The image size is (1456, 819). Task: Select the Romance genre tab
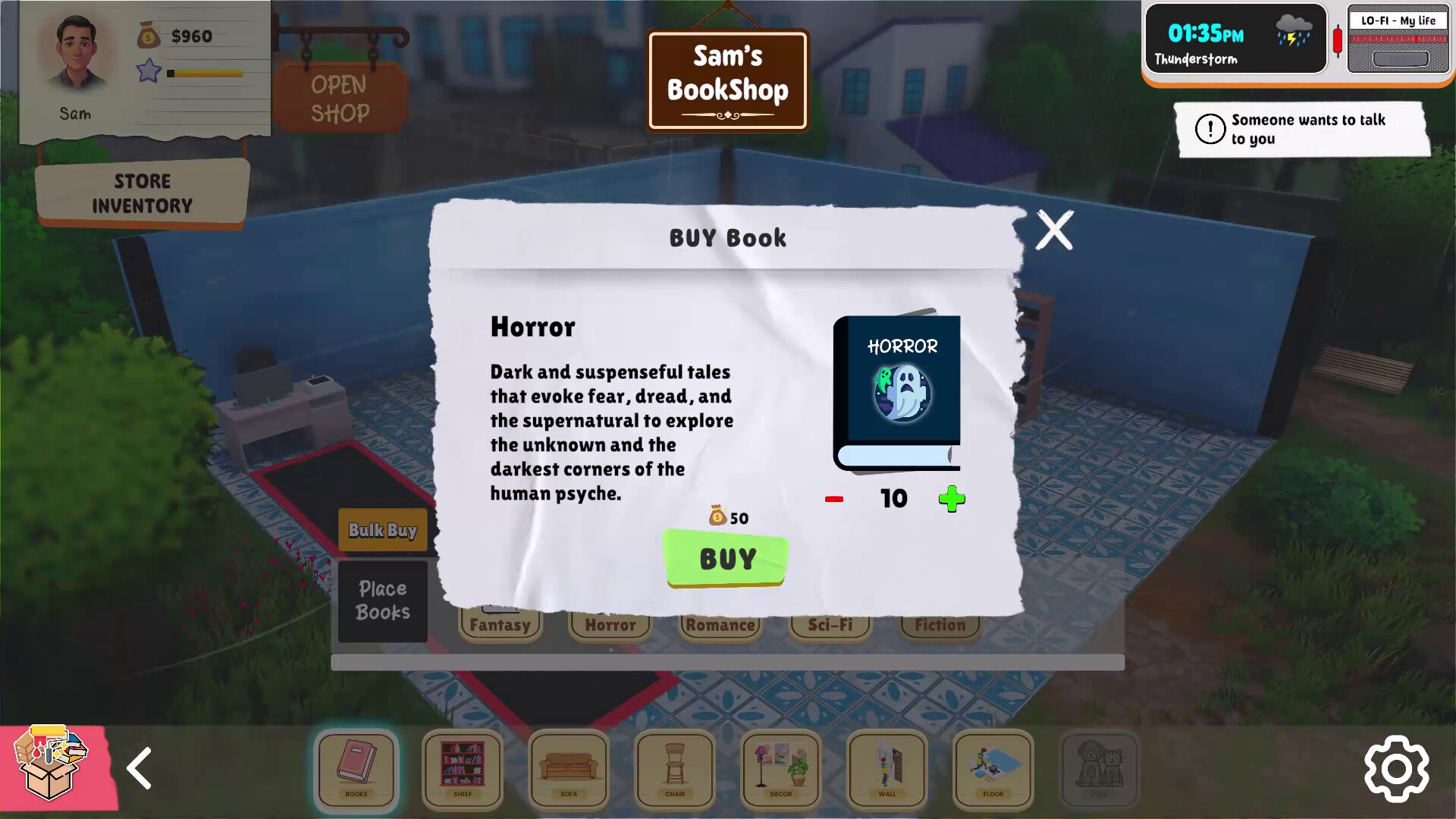point(720,625)
